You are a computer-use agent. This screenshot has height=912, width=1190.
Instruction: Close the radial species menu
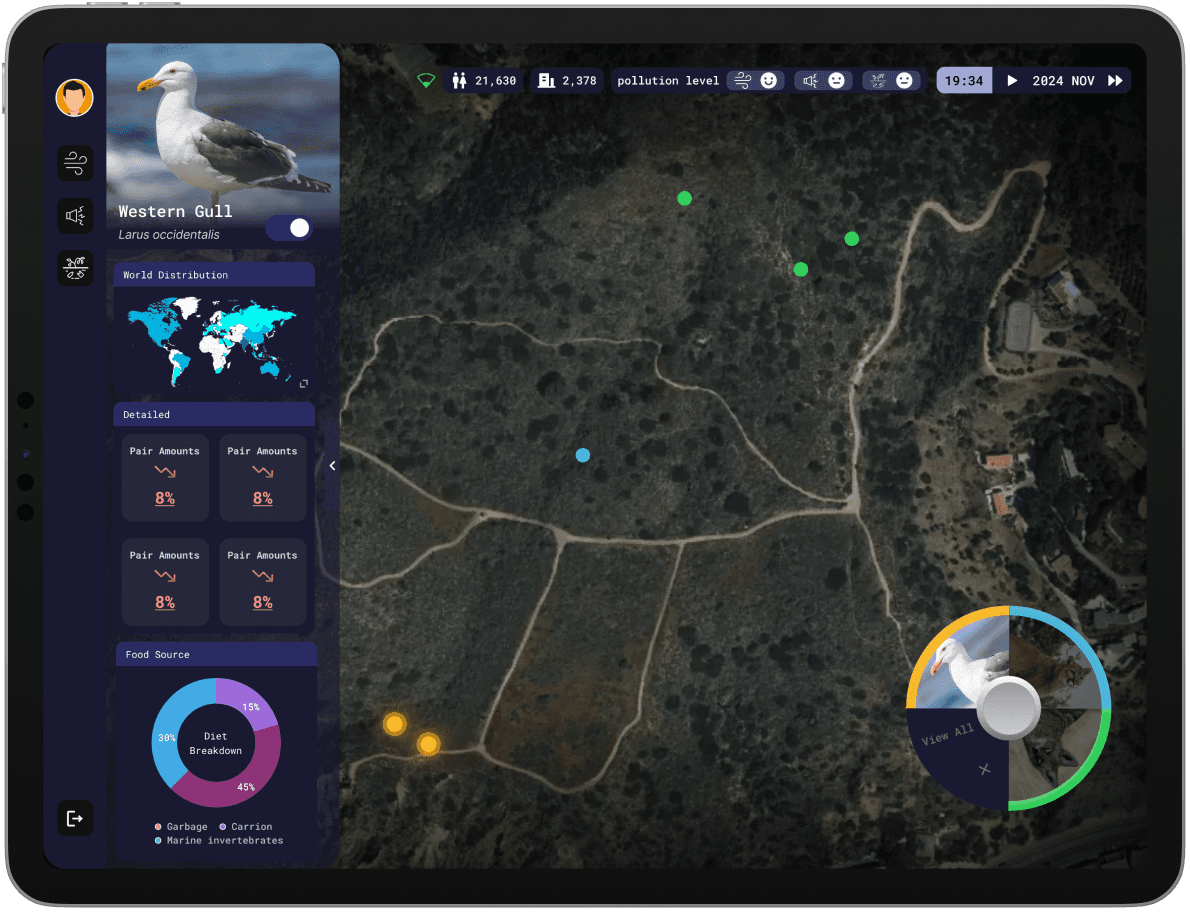pyautogui.click(x=985, y=769)
